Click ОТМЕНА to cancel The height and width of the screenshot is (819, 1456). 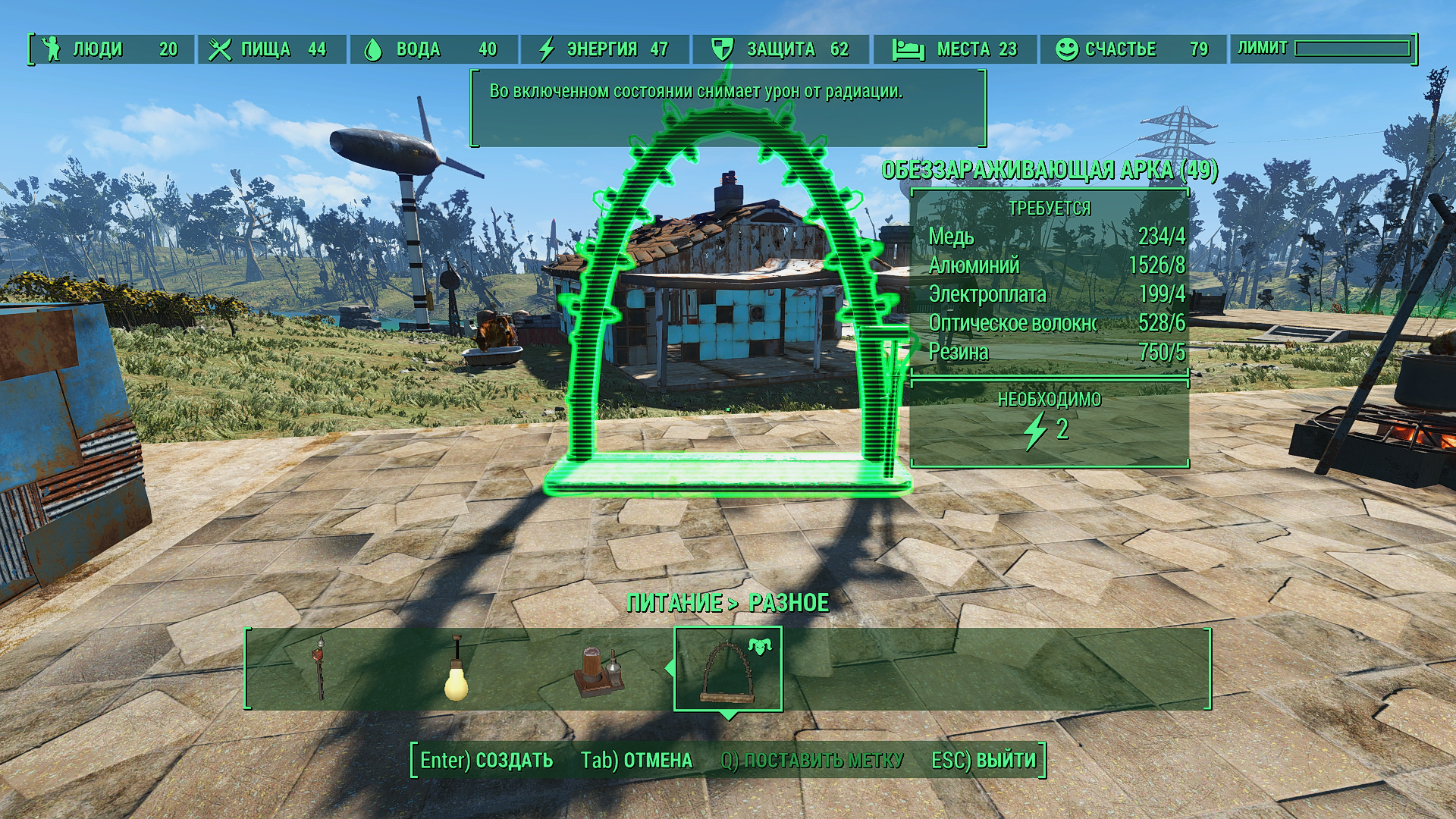[636, 761]
